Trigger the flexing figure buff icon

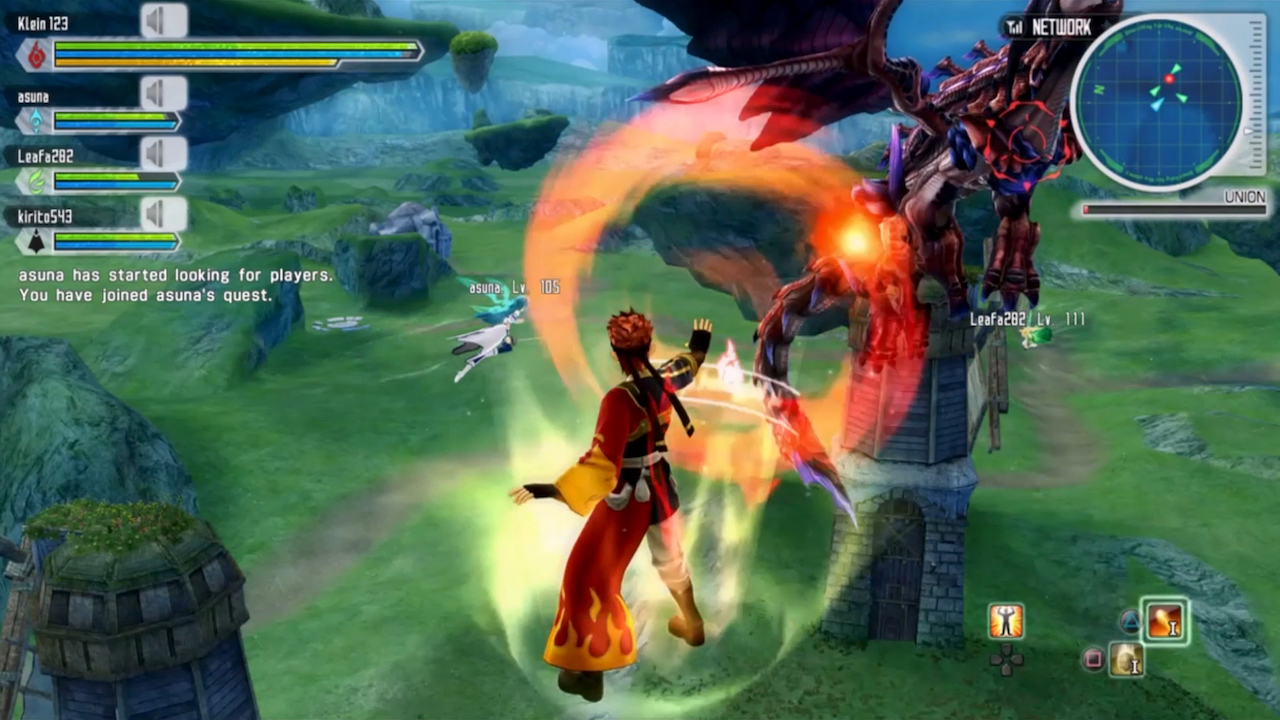(x=1006, y=621)
